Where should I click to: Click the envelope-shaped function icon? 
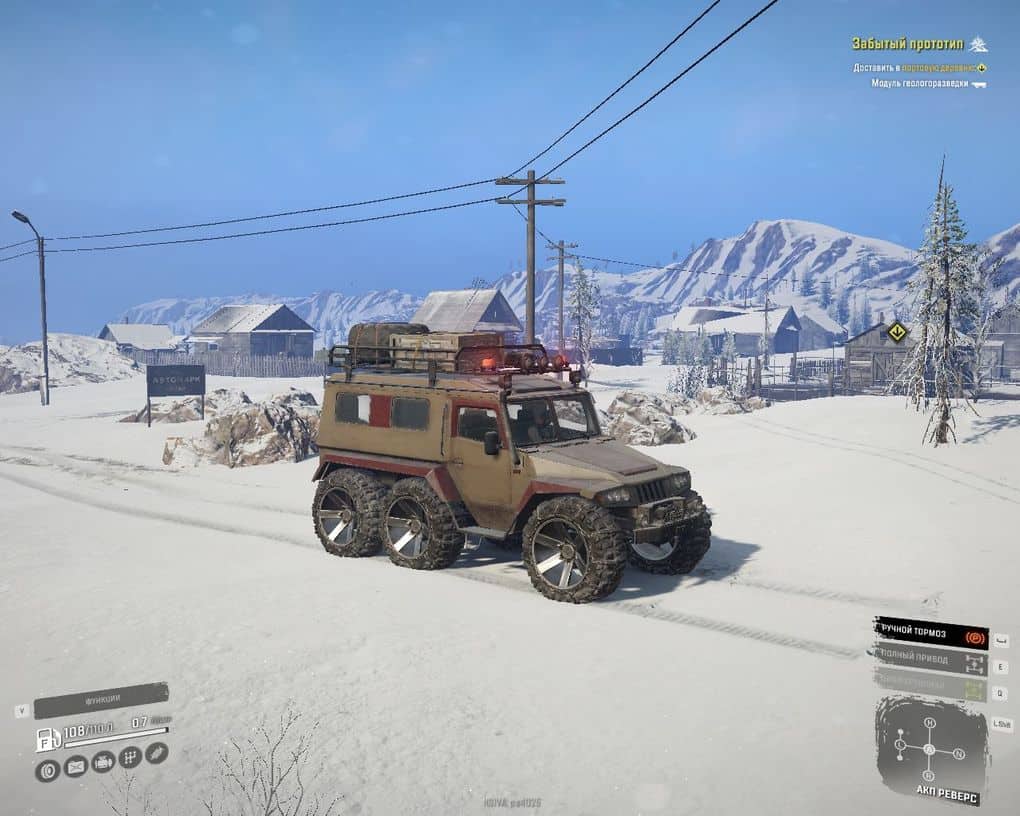(75, 767)
